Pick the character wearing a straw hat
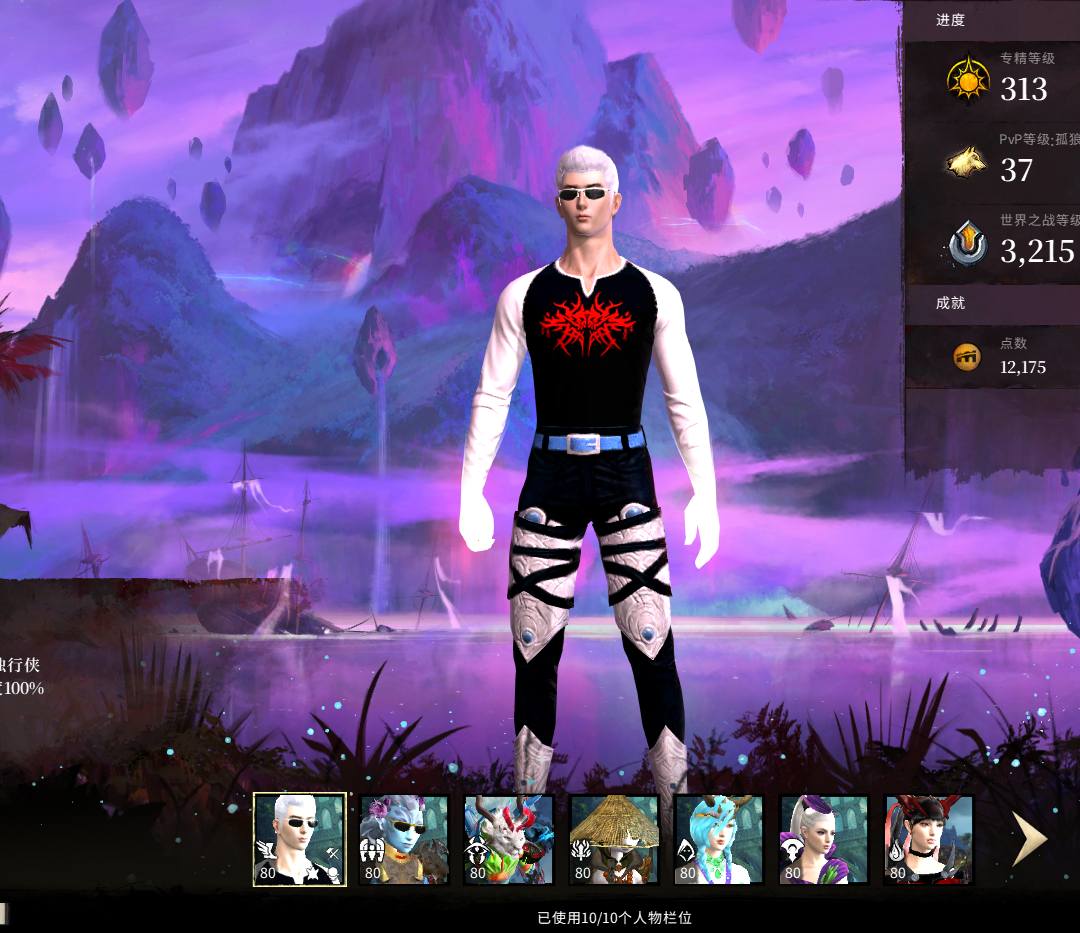 click(613, 839)
